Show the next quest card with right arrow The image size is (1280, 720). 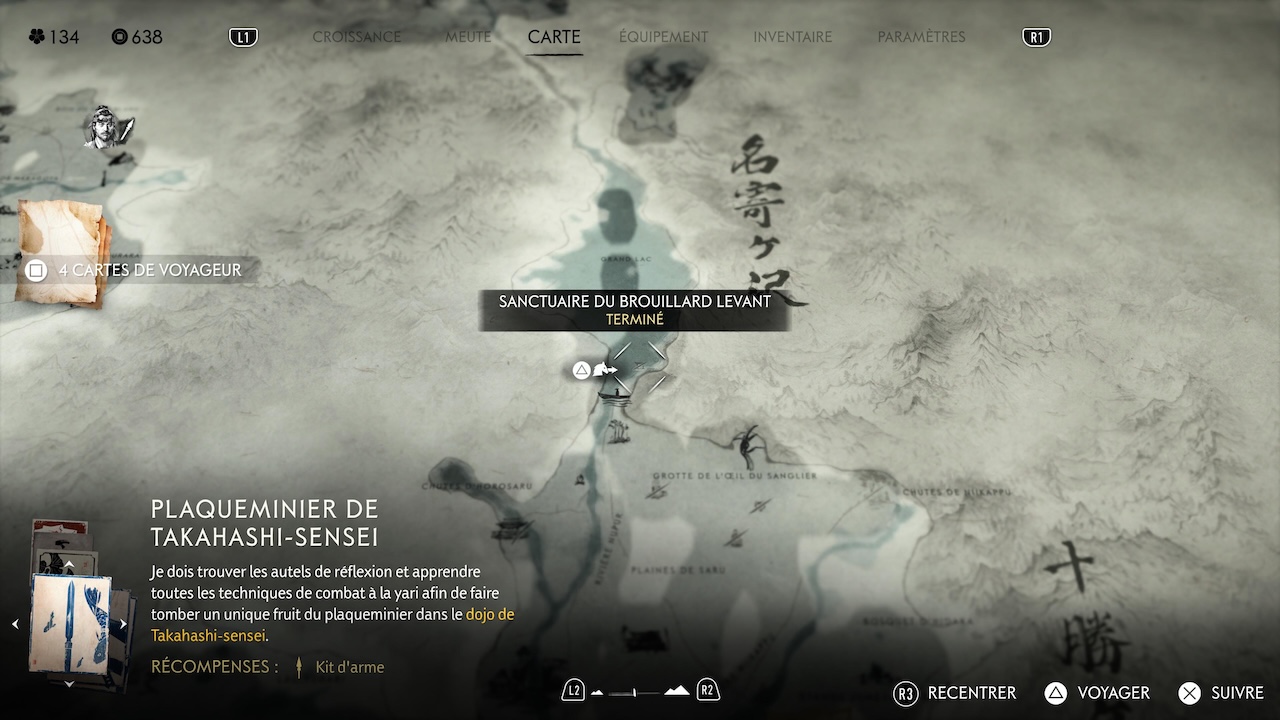(x=123, y=624)
